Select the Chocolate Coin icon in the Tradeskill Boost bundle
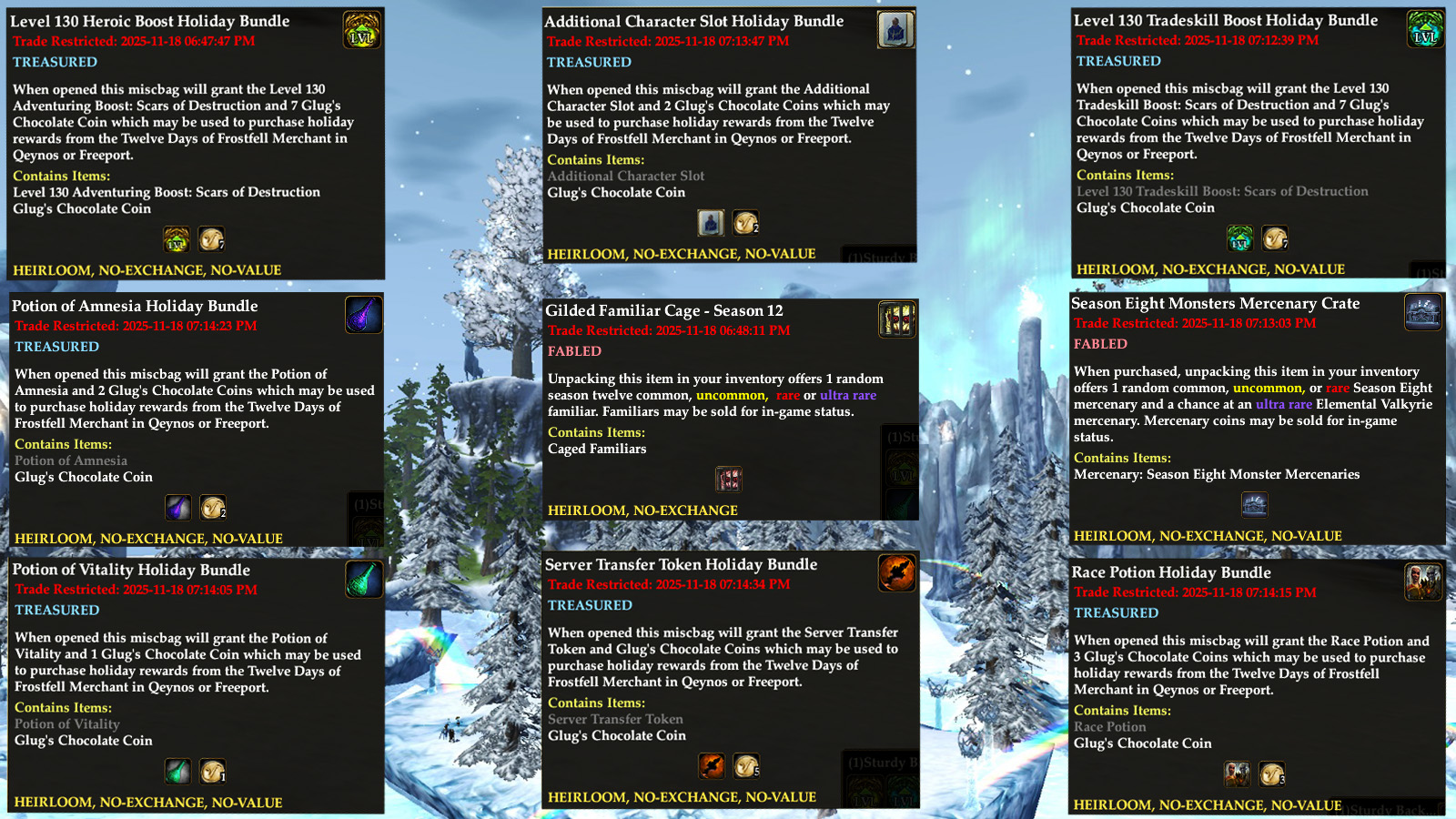Viewport: 1456px width, 819px height. [1275, 238]
